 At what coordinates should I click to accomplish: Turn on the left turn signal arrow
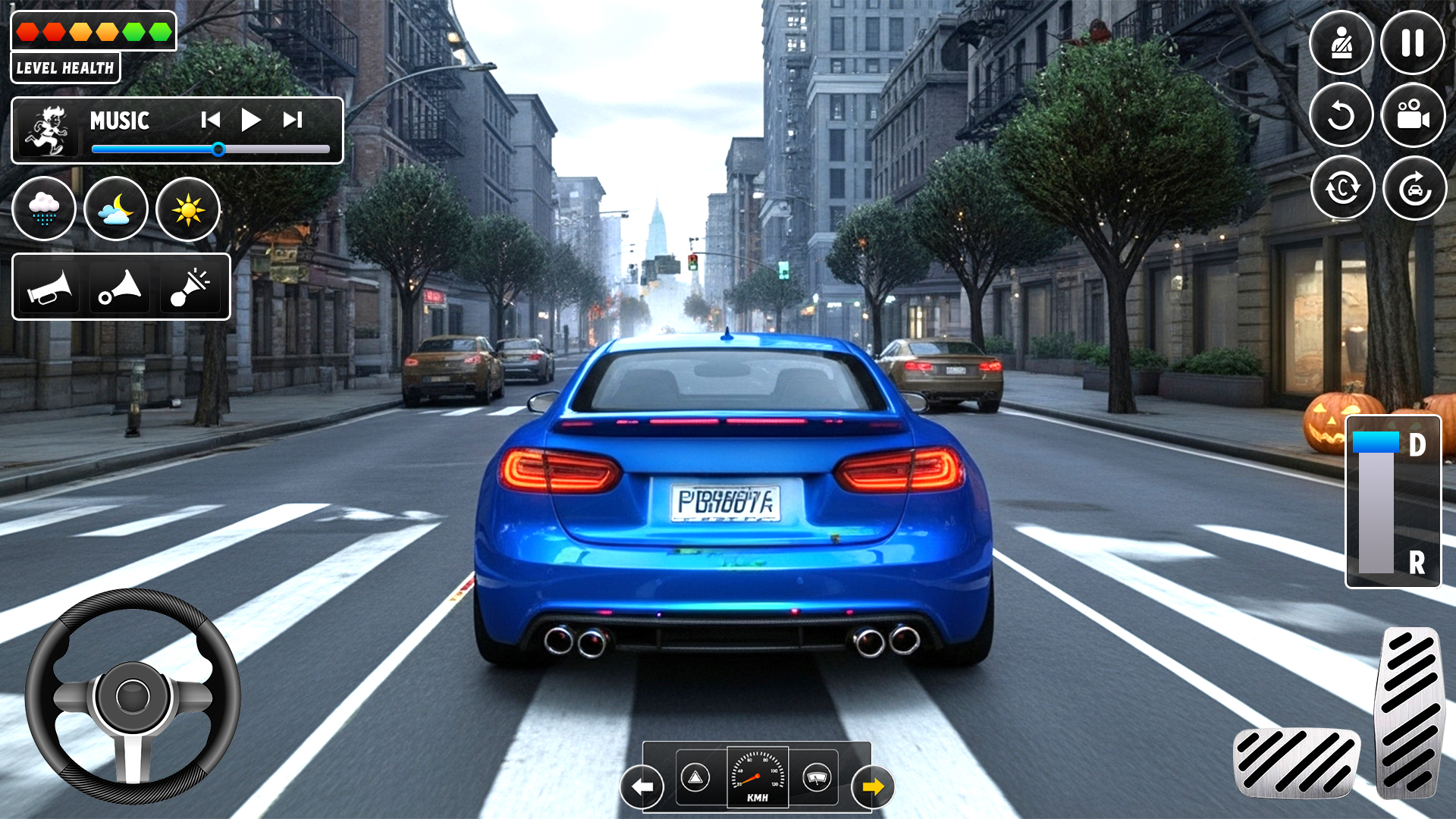click(642, 787)
